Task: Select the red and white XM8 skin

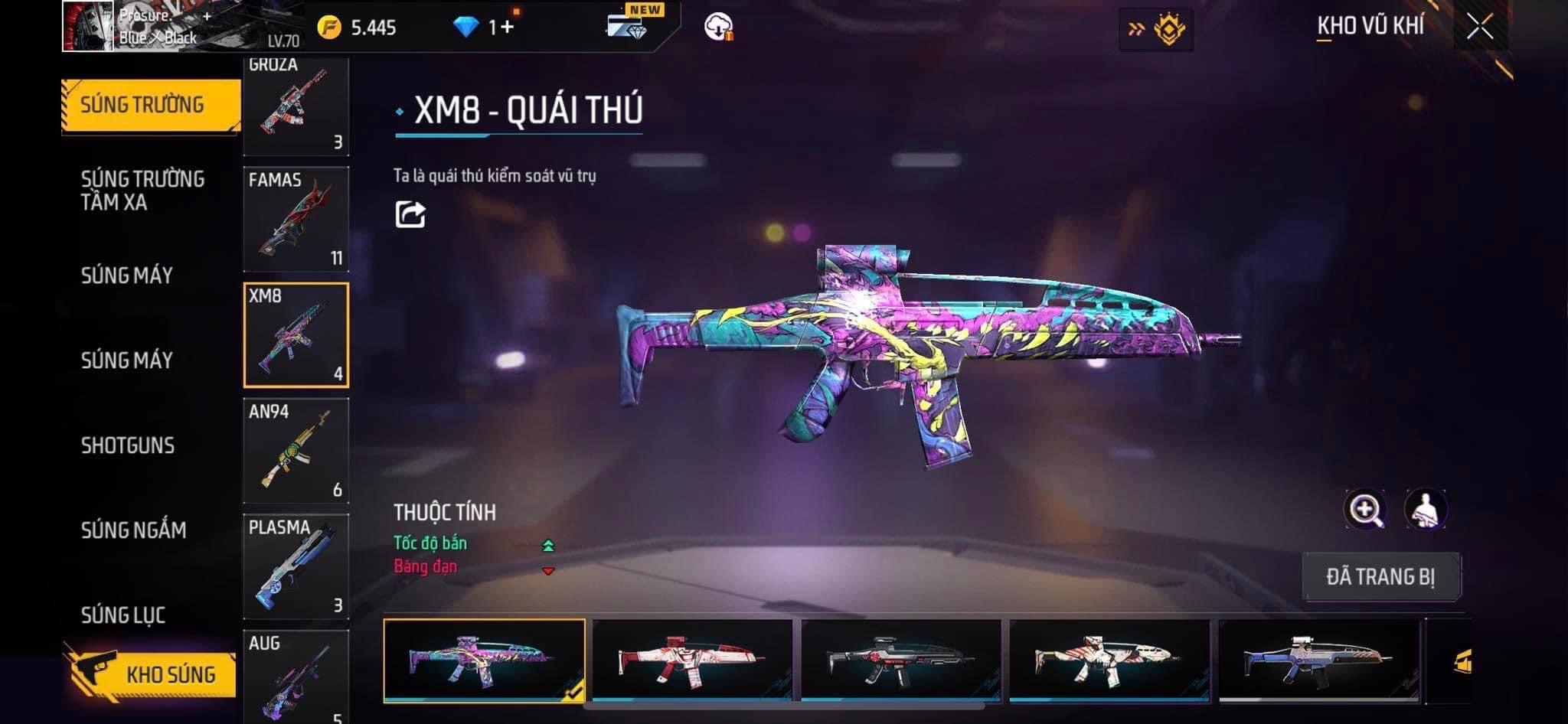Action: click(x=692, y=660)
